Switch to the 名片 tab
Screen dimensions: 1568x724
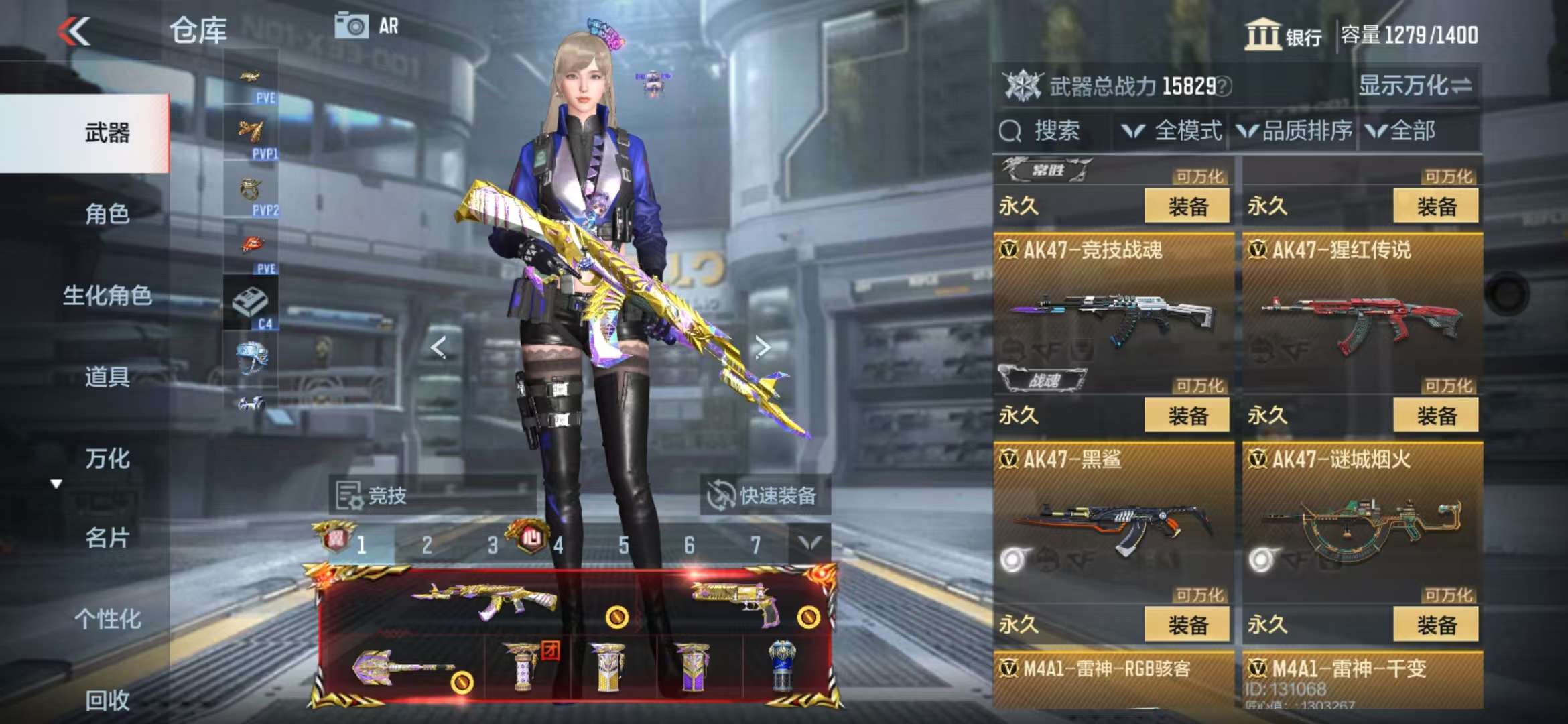click(x=107, y=538)
